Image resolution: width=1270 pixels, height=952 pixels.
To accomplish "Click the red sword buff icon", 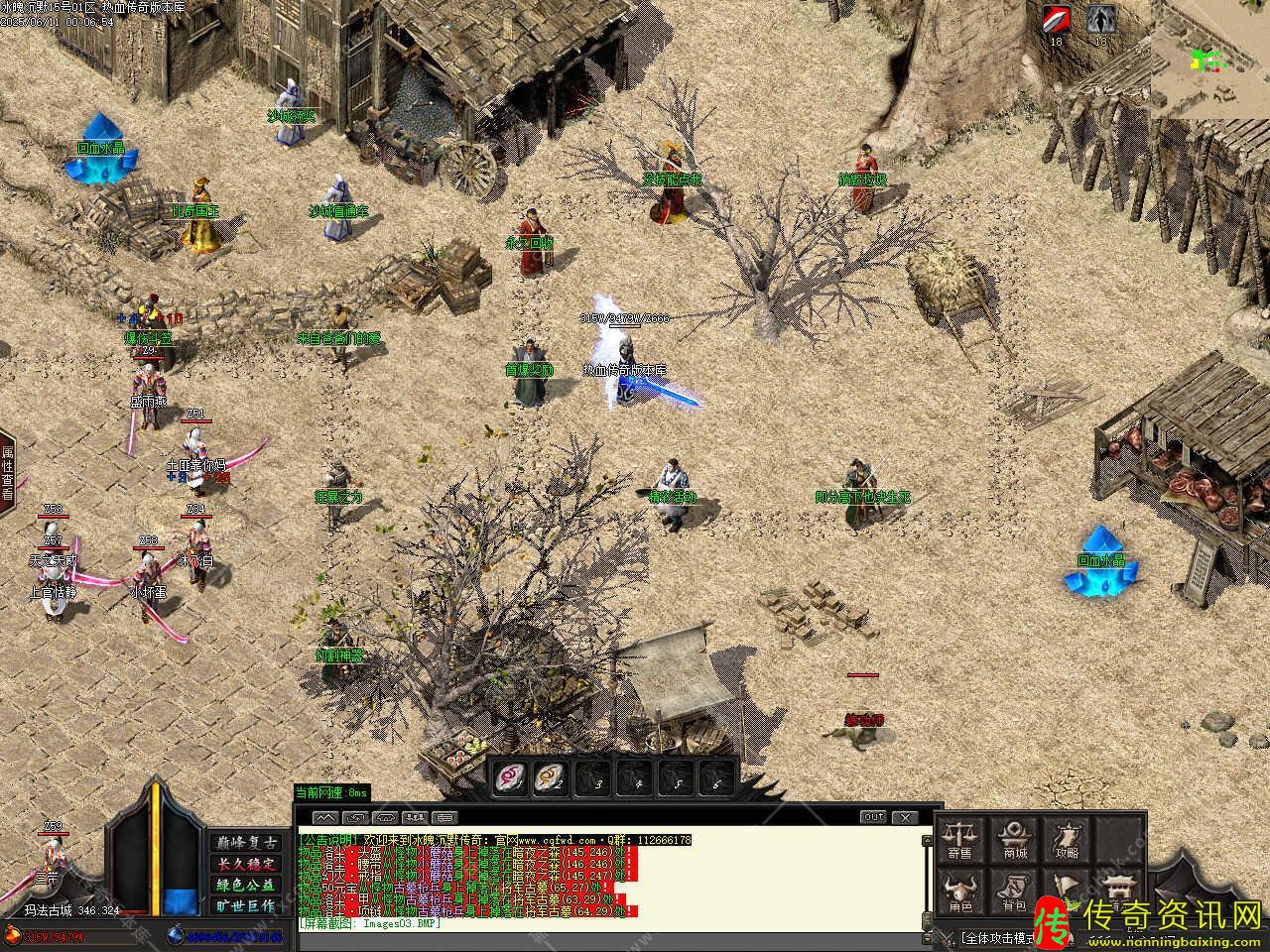I will point(1056,21).
